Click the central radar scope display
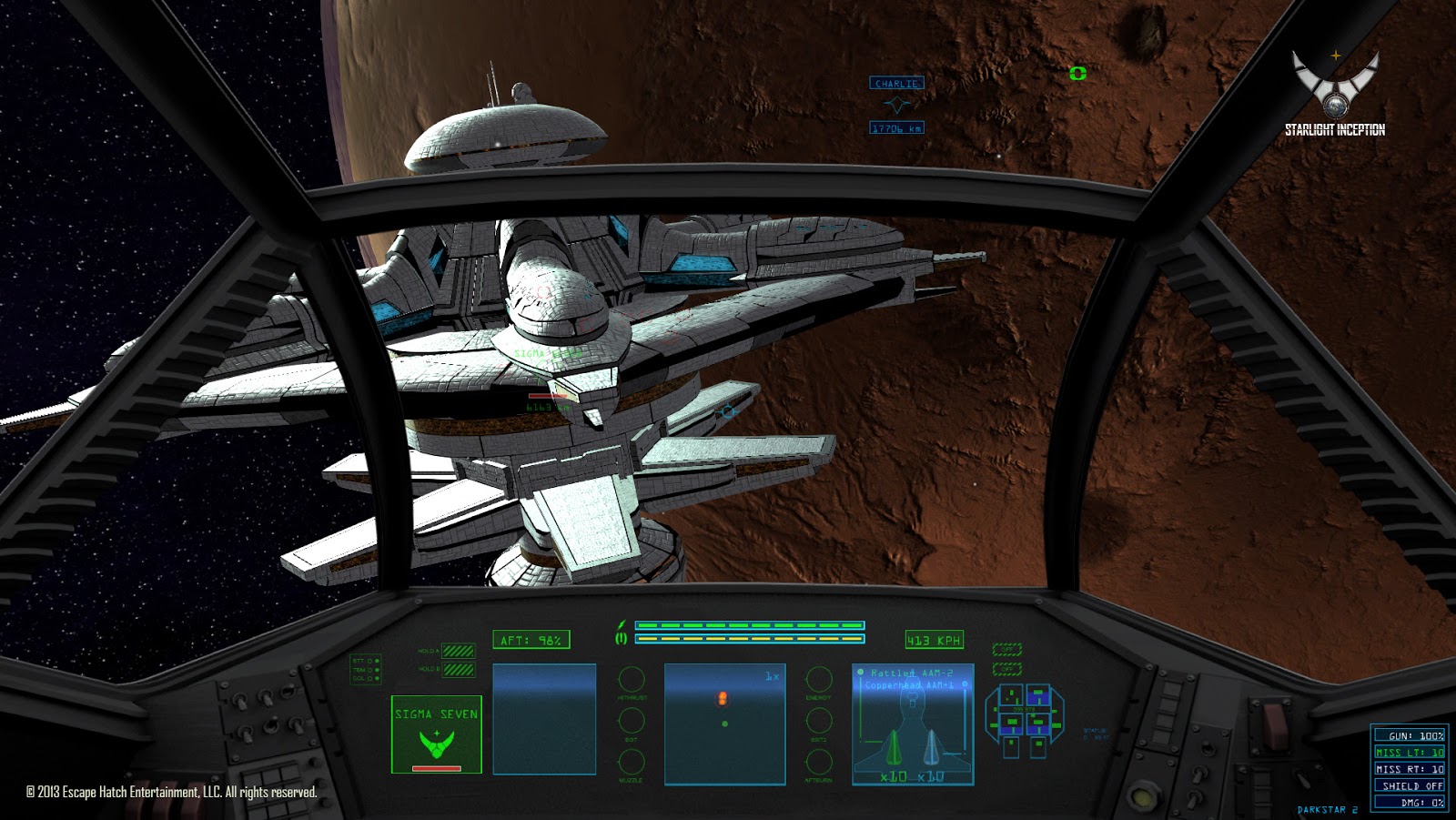1456x820 pixels. tap(724, 724)
